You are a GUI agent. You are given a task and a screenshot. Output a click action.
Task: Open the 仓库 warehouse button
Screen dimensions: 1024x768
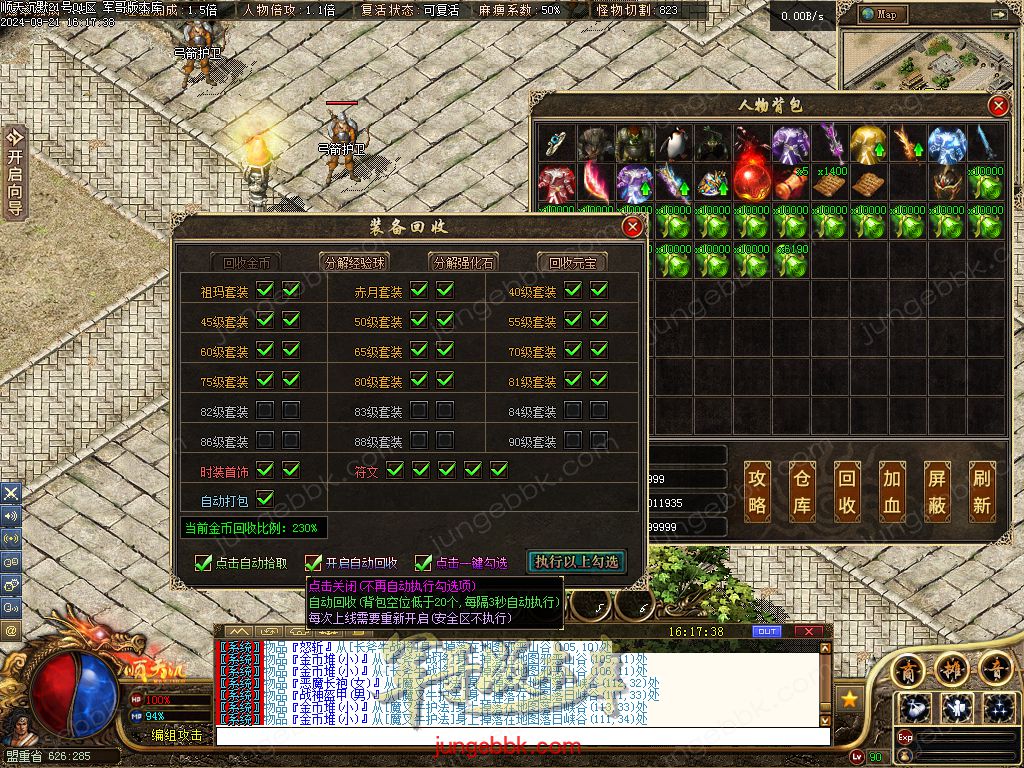click(x=803, y=491)
